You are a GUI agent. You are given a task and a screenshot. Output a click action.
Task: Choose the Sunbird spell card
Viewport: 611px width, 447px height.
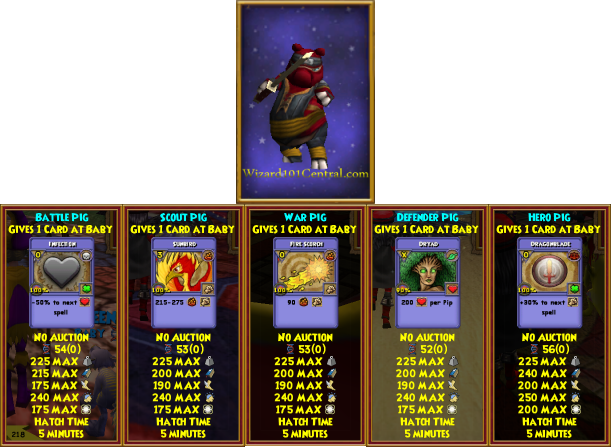point(183,282)
